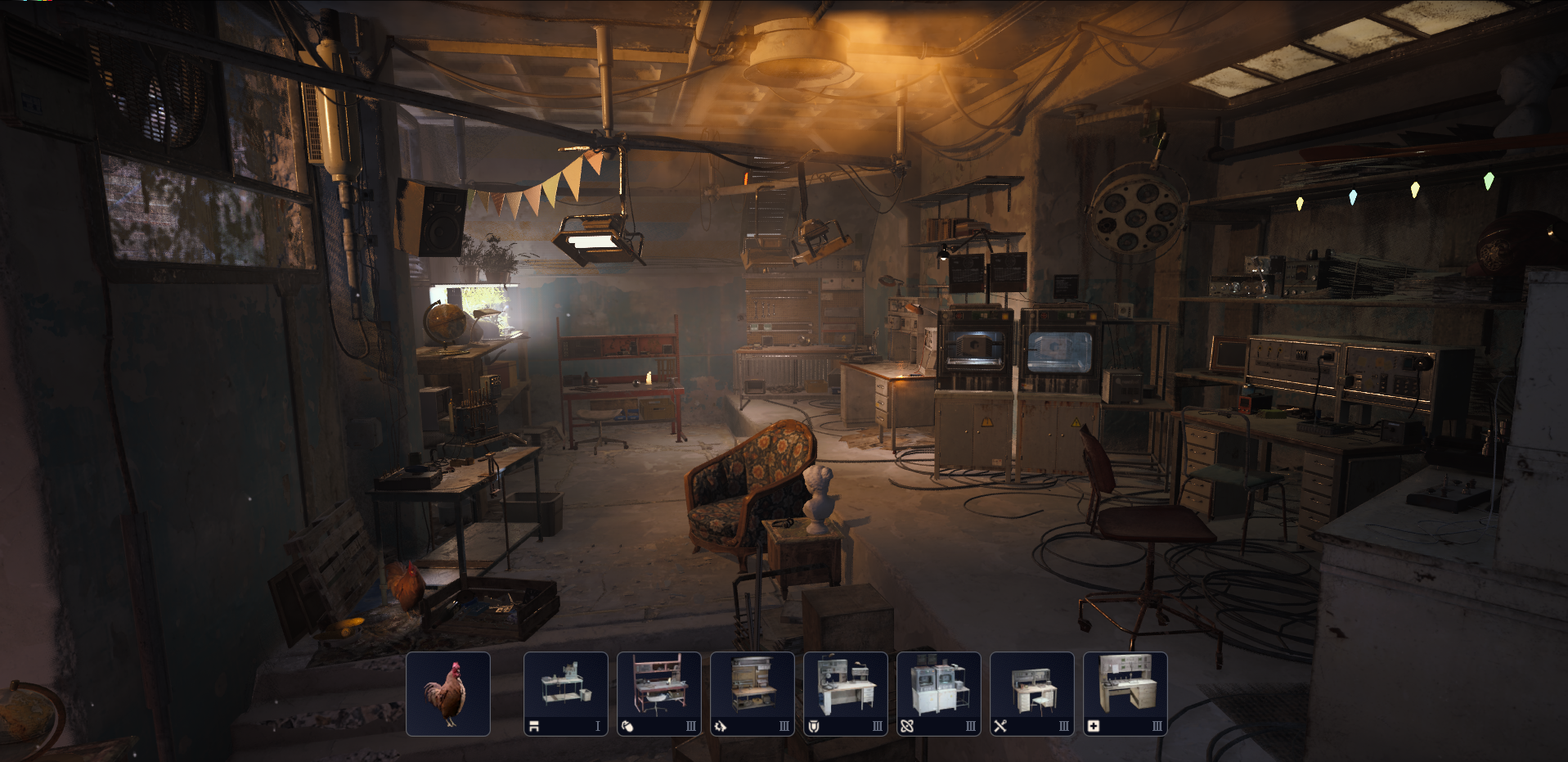
Task: Select the rooster slot in the bar
Action: coord(448,693)
